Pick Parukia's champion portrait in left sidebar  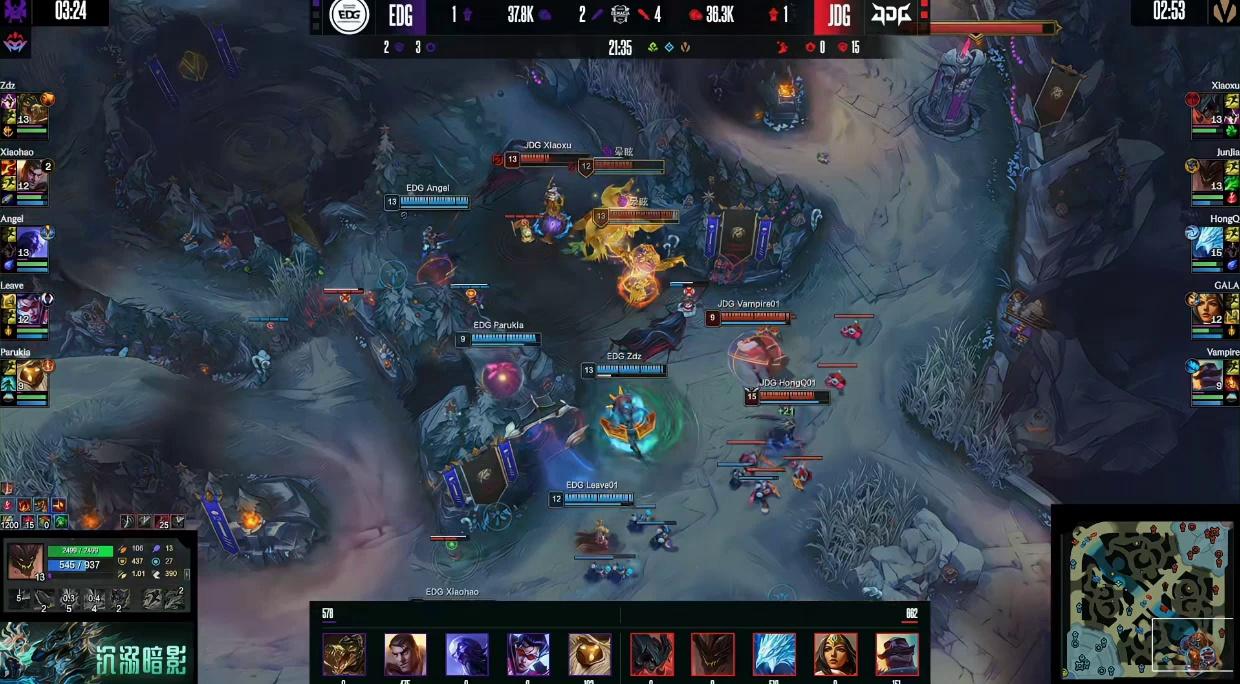[32, 377]
